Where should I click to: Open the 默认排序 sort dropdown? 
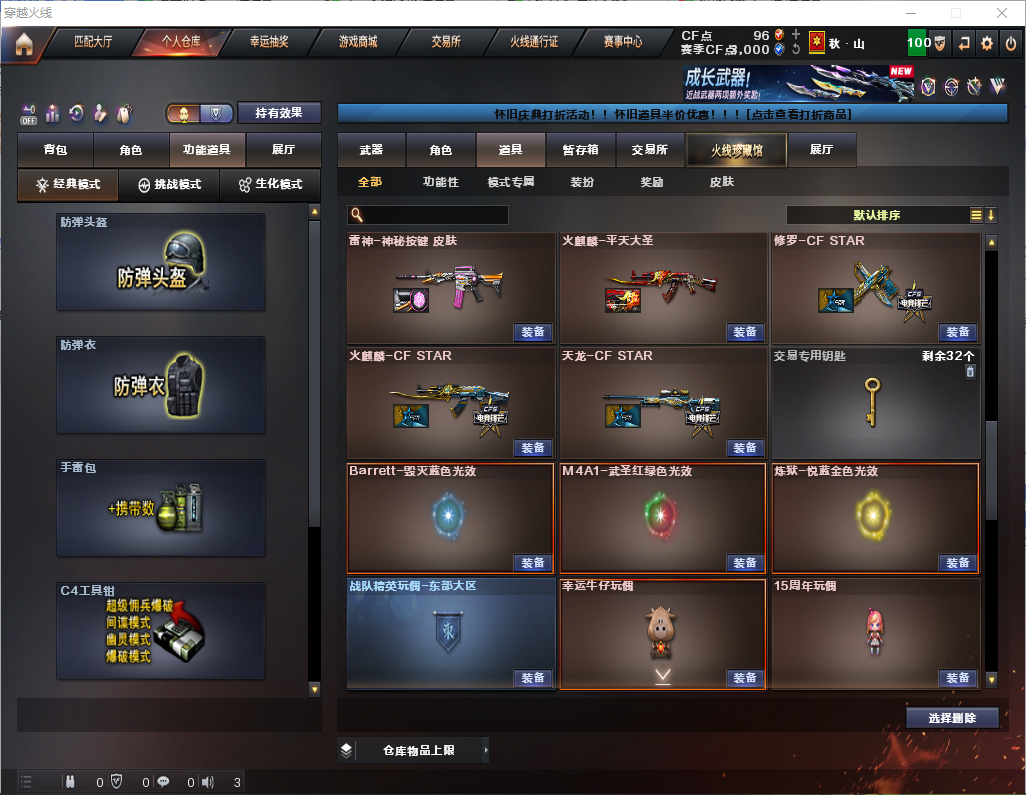pos(876,215)
